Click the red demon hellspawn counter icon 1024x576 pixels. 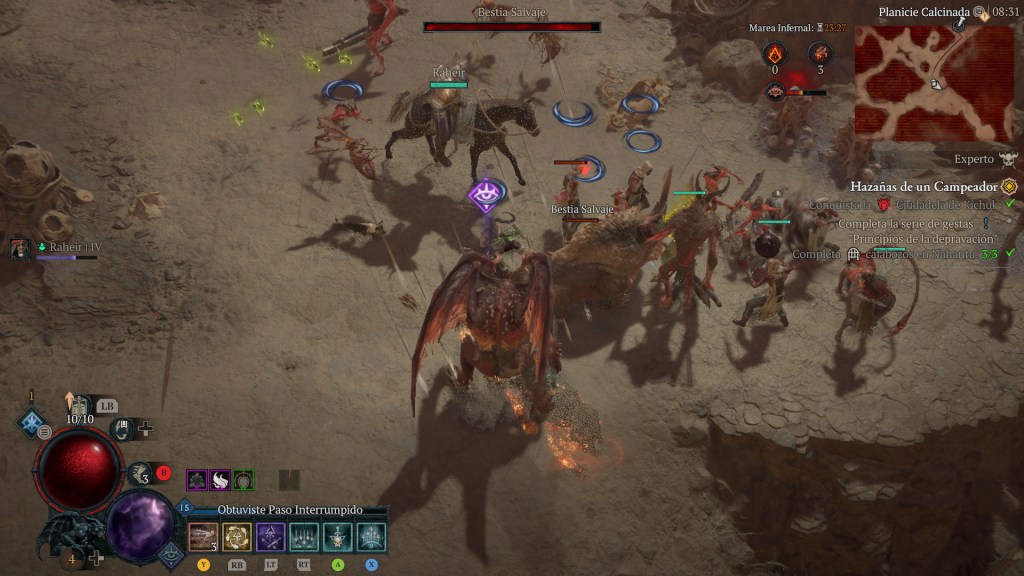click(820, 53)
